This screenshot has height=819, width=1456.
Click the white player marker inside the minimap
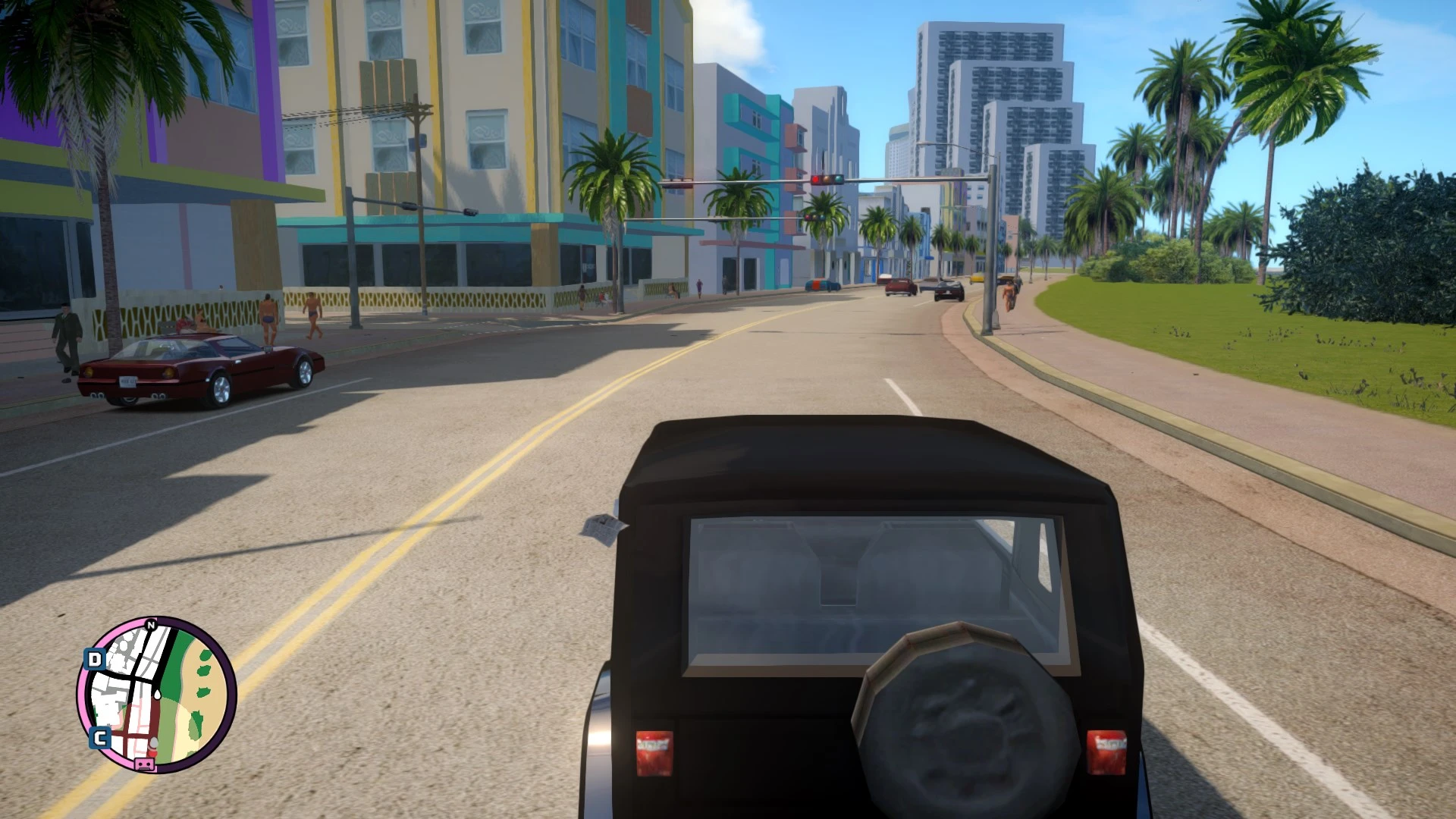click(157, 695)
